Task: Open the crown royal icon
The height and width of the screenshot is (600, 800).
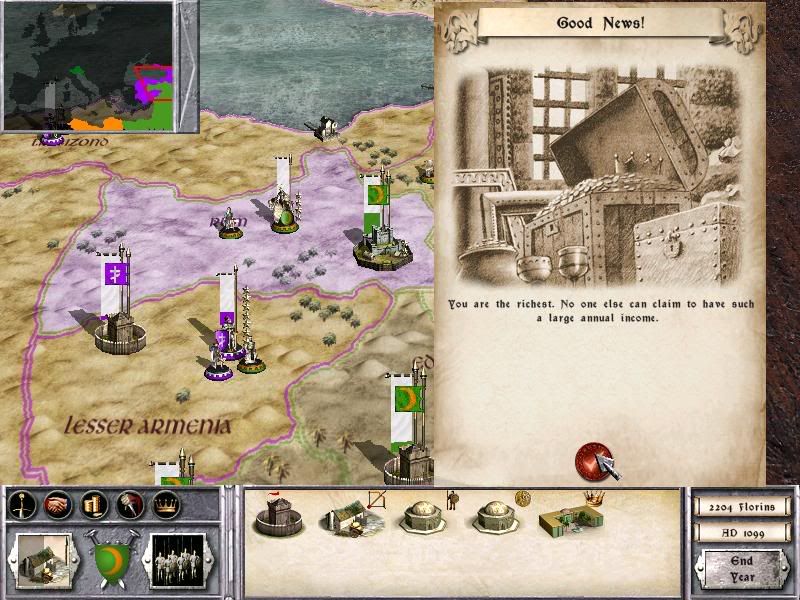Action: click(x=163, y=506)
